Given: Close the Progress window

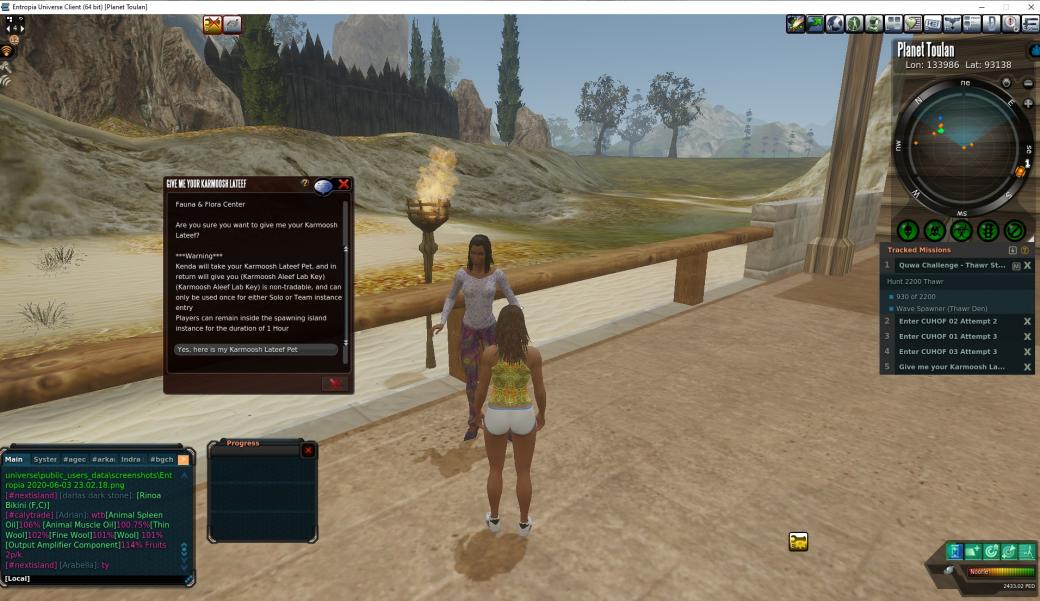Looking at the screenshot, I should tap(308, 451).
